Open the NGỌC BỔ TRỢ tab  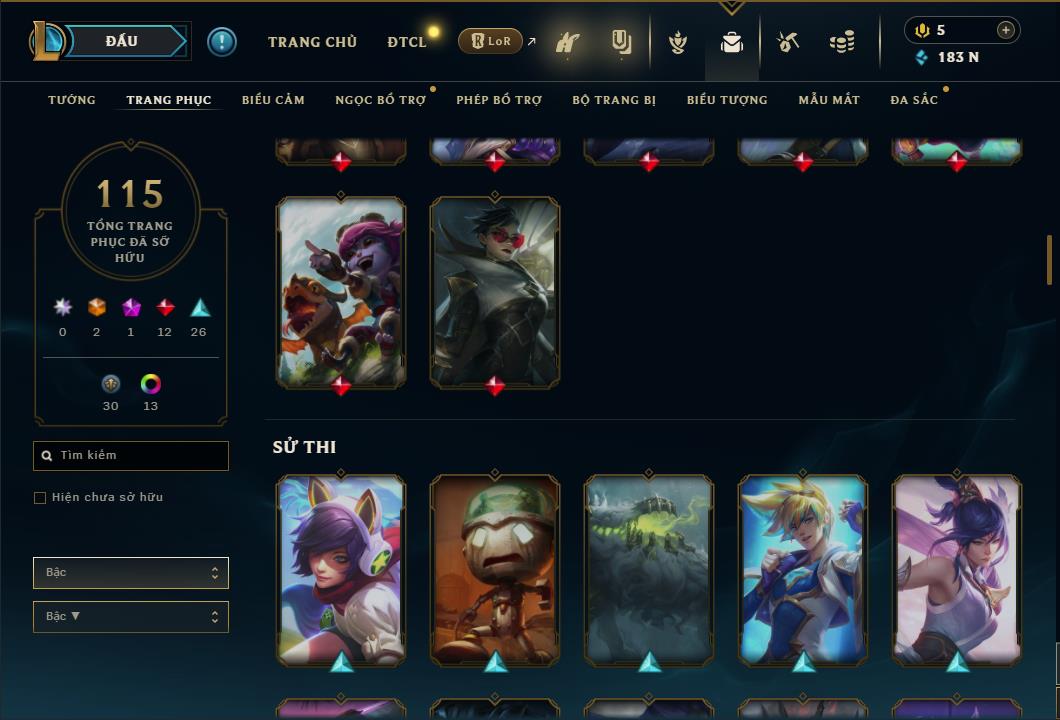coord(380,100)
